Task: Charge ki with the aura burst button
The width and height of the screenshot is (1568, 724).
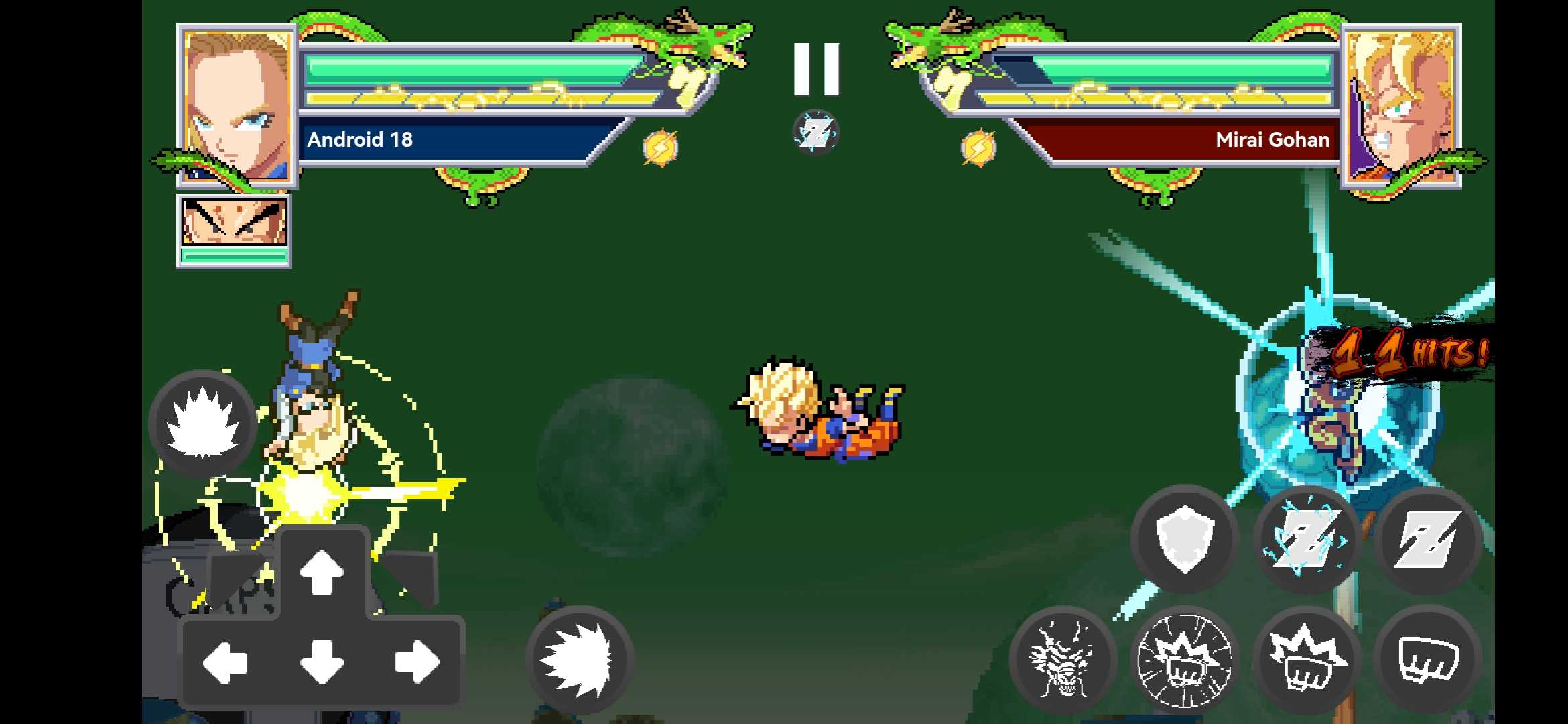Action: coord(202,424)
